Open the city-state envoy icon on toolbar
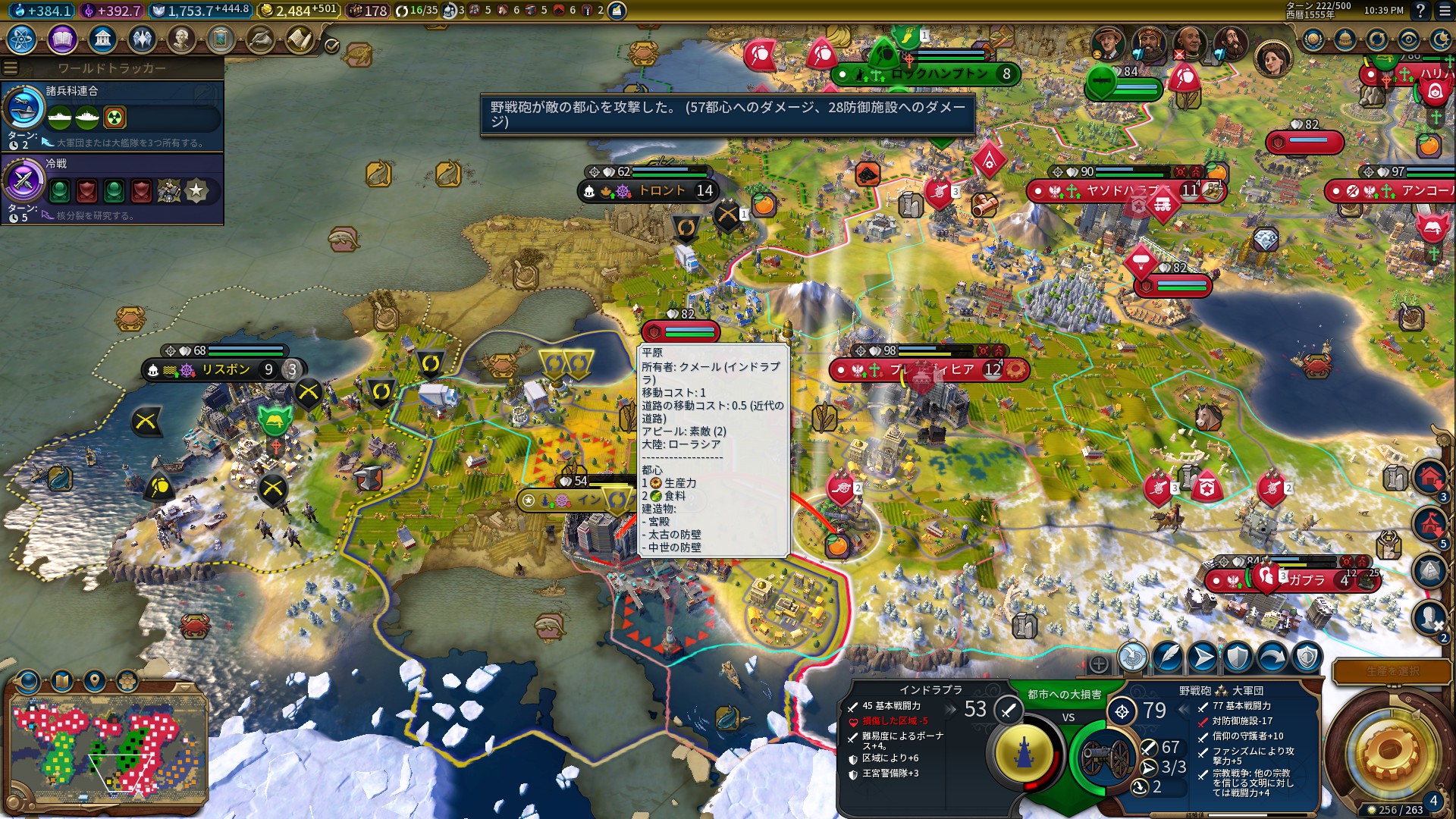 click(260, 39)
